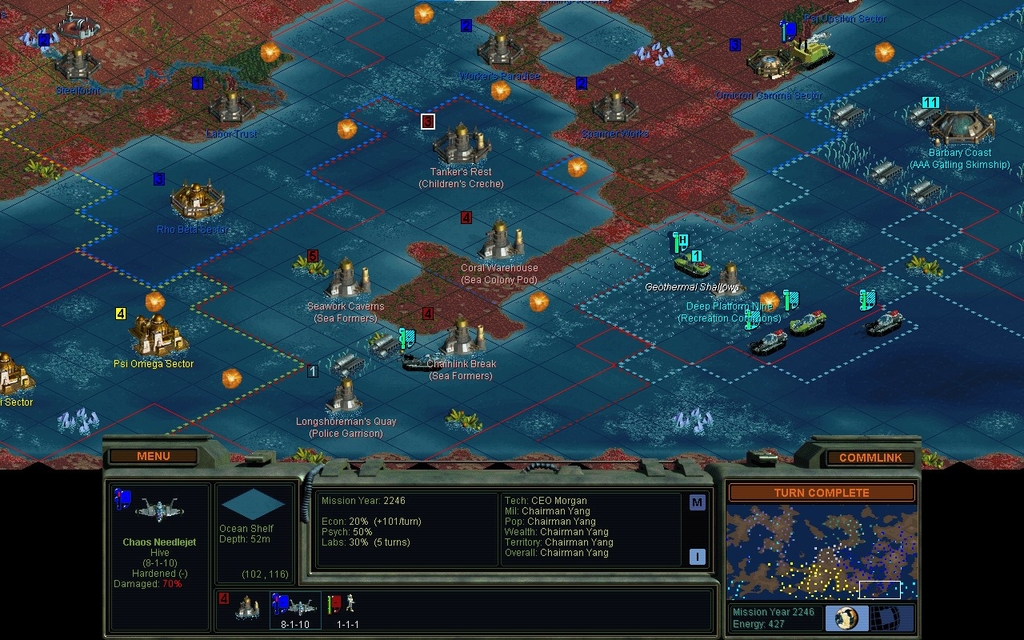Click the planet globe icon below minimap
Image resolution: width=1024 pixels, height=640 pixels.
click(845, 618)
